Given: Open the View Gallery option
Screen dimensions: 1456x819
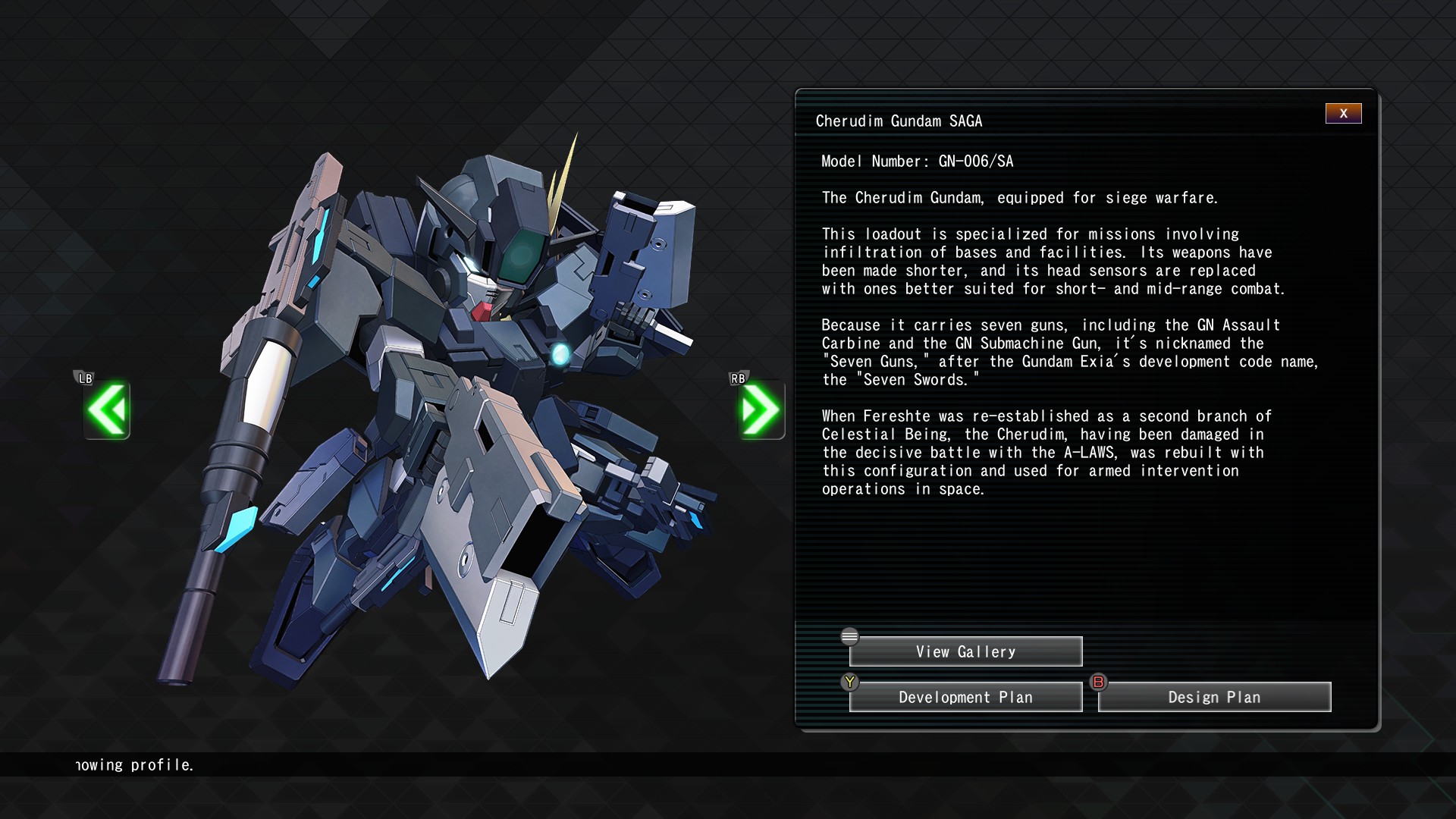Looking at the screenshot, I should 965,652.
